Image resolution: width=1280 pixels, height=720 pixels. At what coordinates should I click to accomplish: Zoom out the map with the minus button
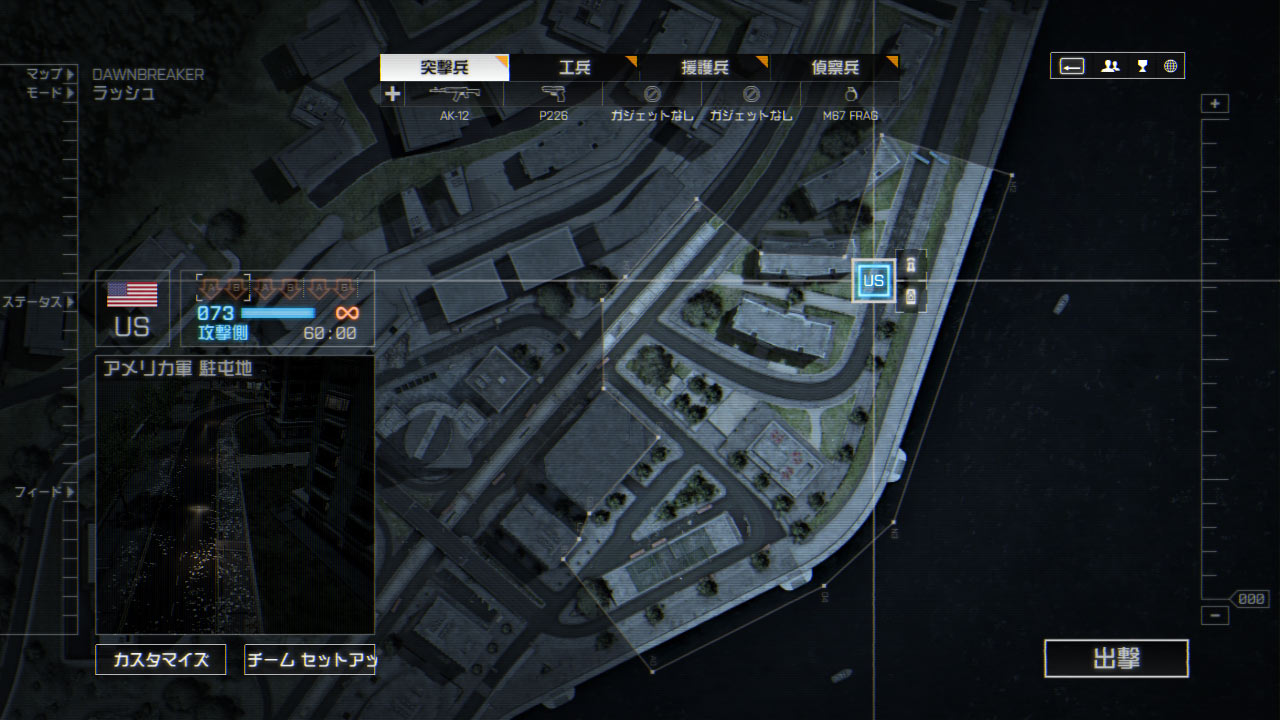click(x=1215, y=616)
